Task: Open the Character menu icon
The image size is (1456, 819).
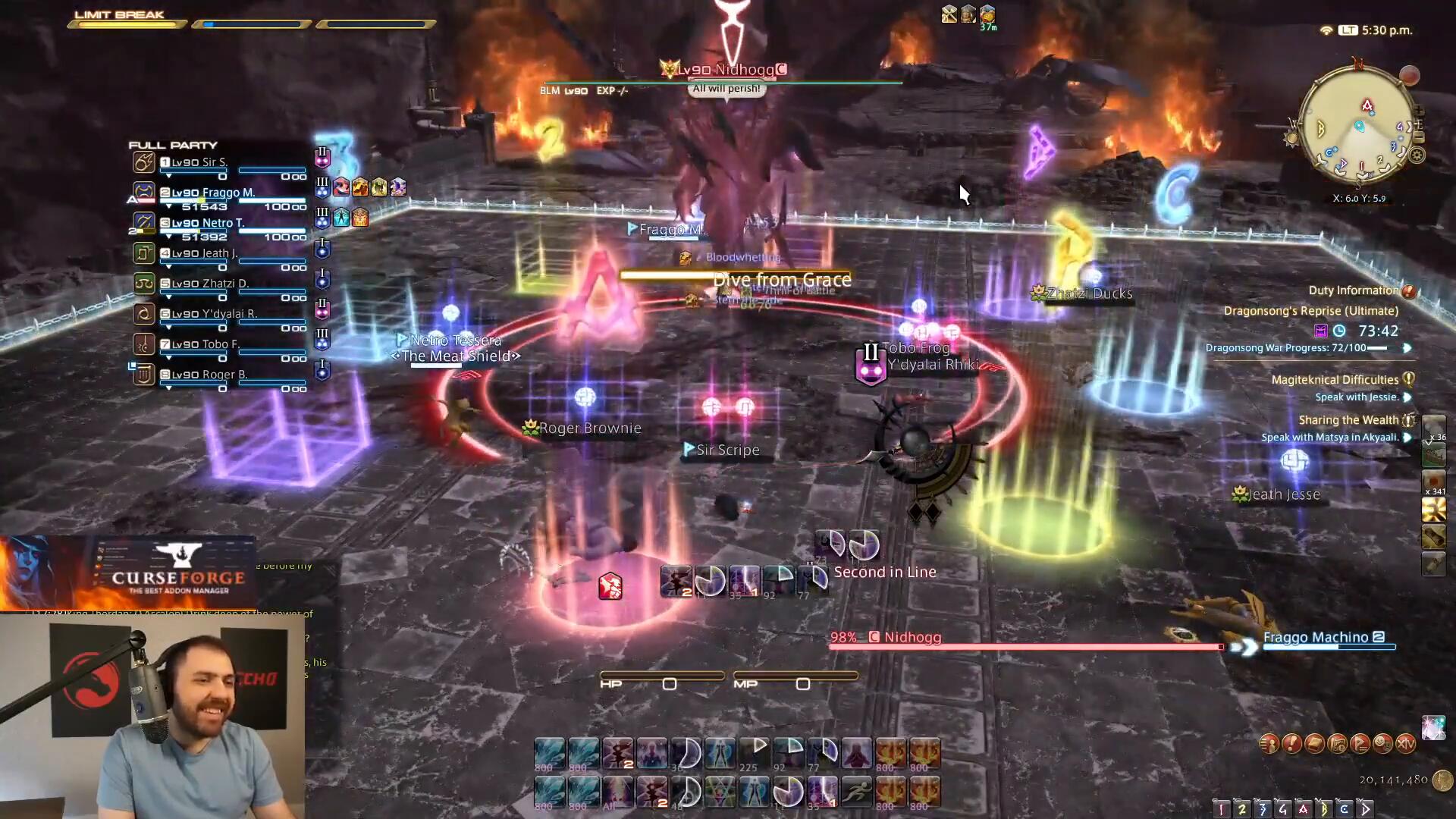Action: point(1269,744)
